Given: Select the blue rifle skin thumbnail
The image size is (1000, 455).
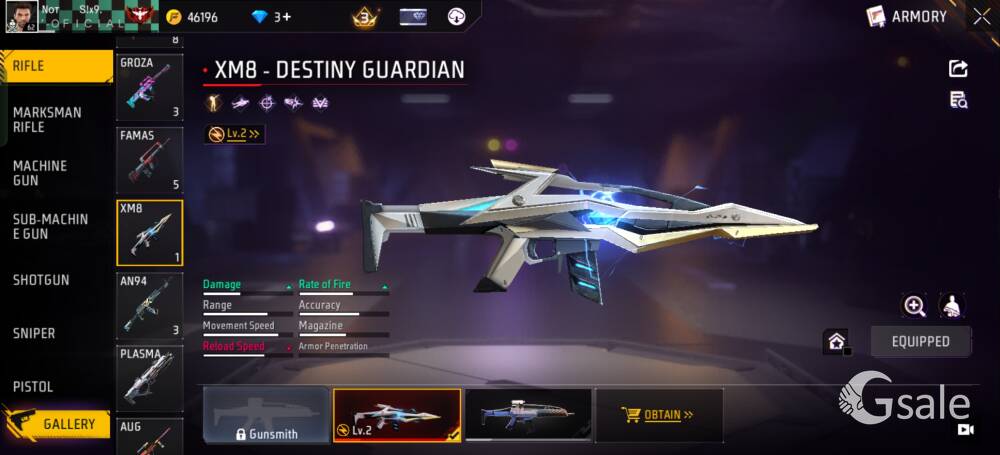Looking at the screenshot, I should 528,415.
